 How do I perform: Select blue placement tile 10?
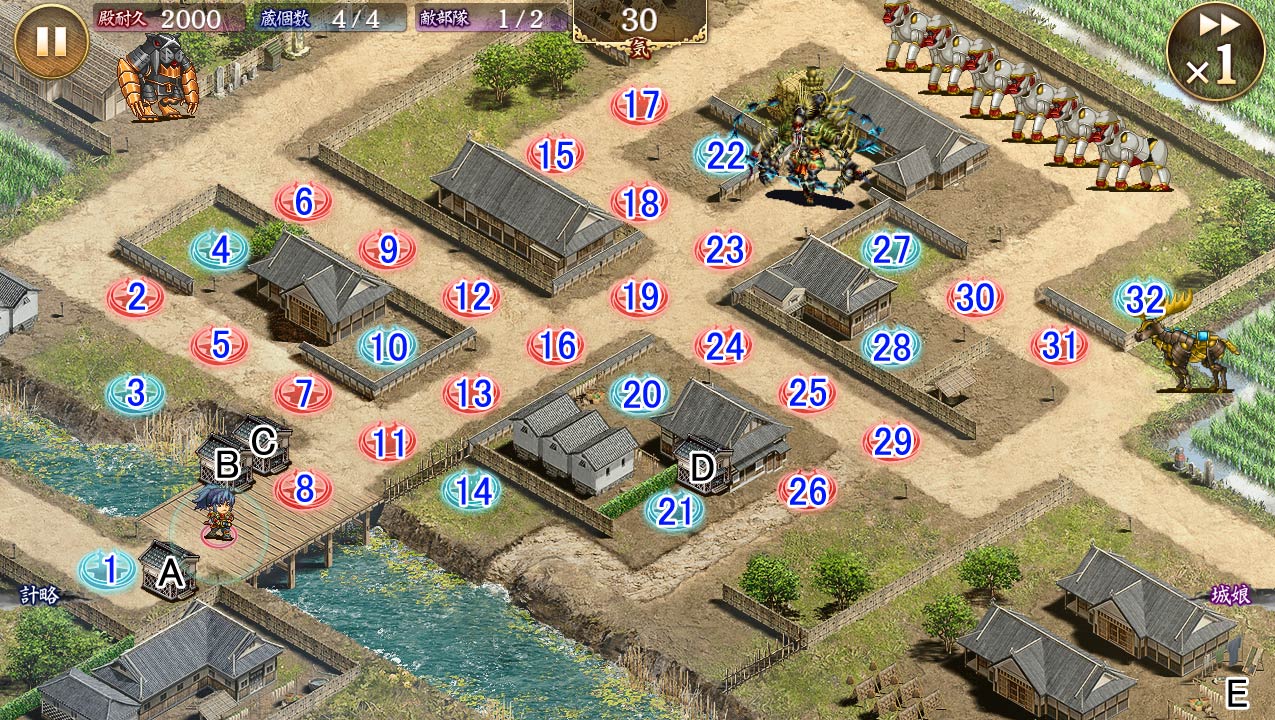coord(388,347)
